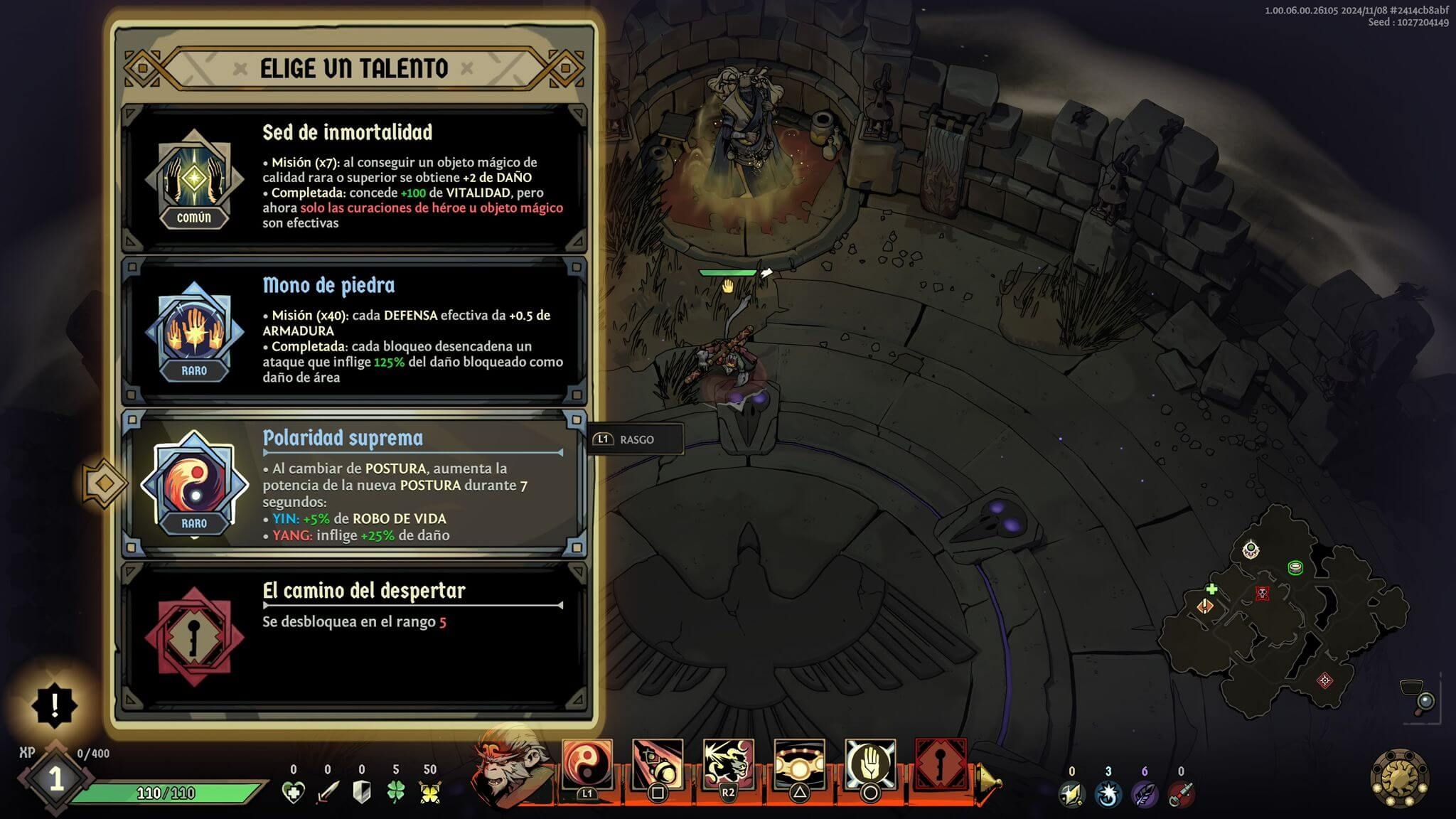Expand the ability bar's golden arrow
Viewport: 1456px width, 819px height.
pyautogui.click(x=989, y=782)
